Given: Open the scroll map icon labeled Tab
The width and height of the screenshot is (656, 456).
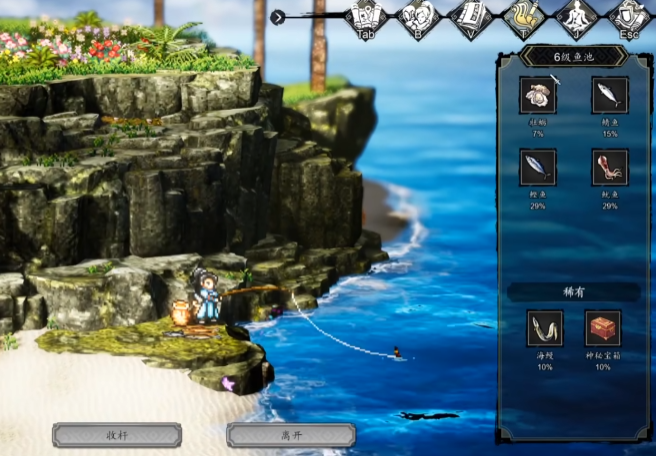Looking at the screenshot, I should click(x=365, y=18).
